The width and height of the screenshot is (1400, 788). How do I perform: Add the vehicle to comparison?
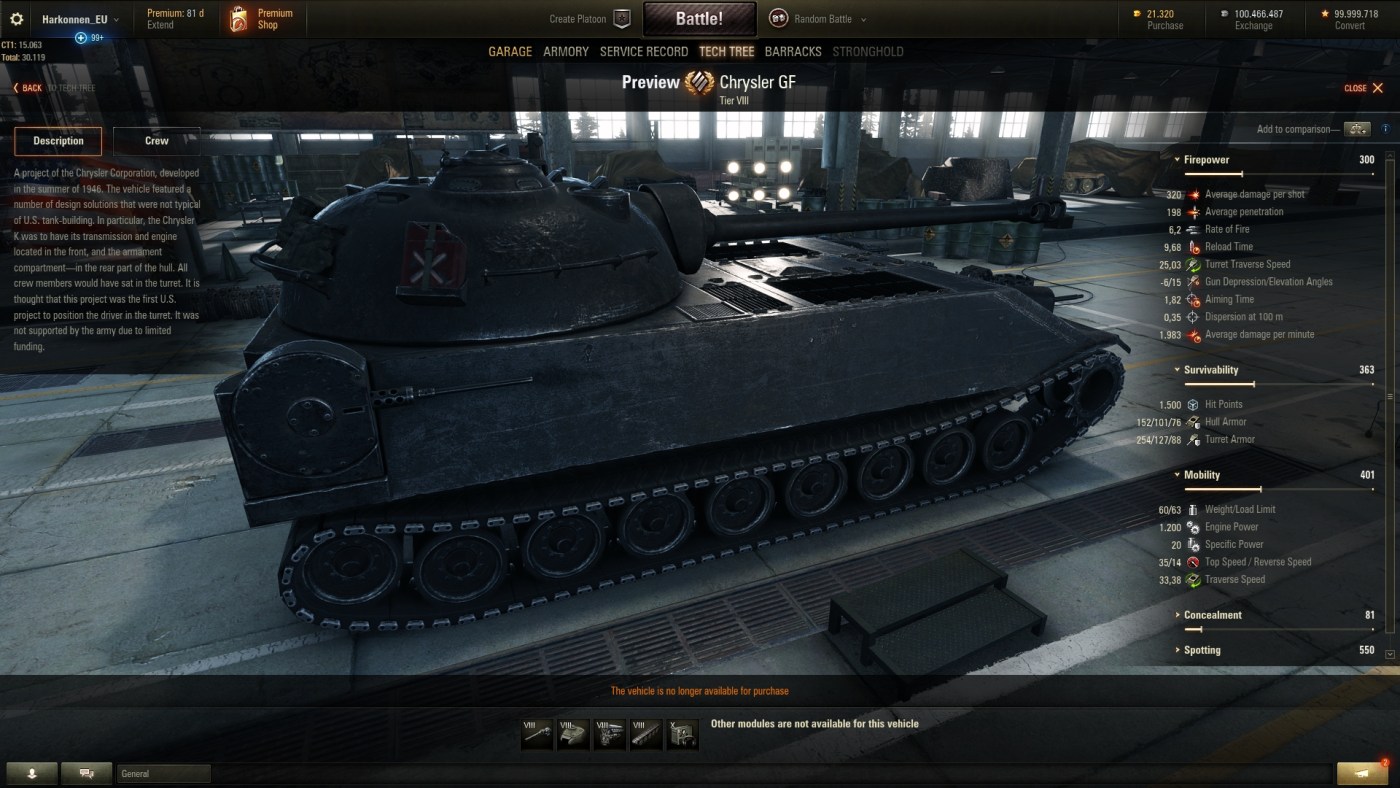1356,129
